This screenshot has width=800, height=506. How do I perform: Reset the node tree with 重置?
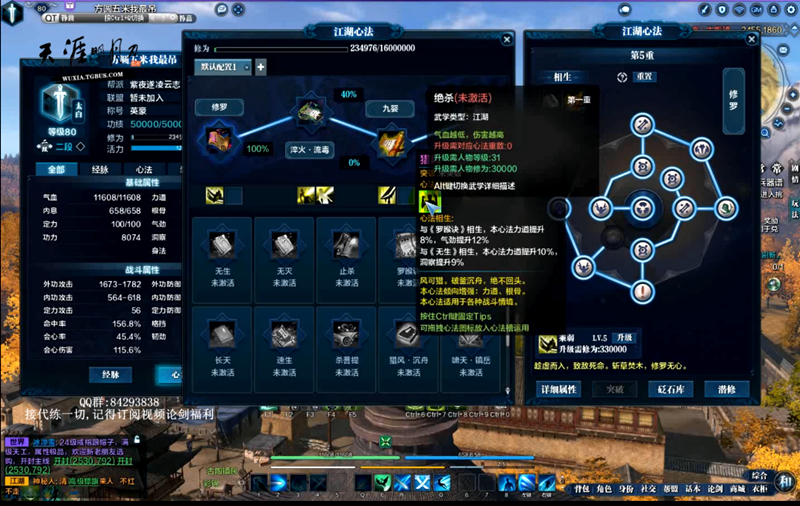click(x=644, y=77)
